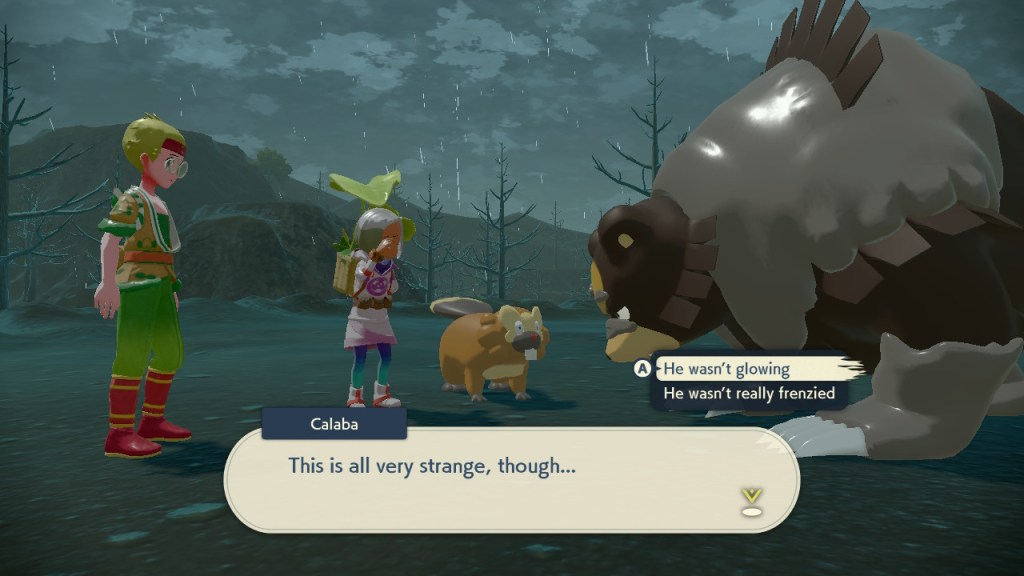Choose the "He wasn't glowing" reply
Viewport: 1024px width, 576px height.
coord(727,369)
